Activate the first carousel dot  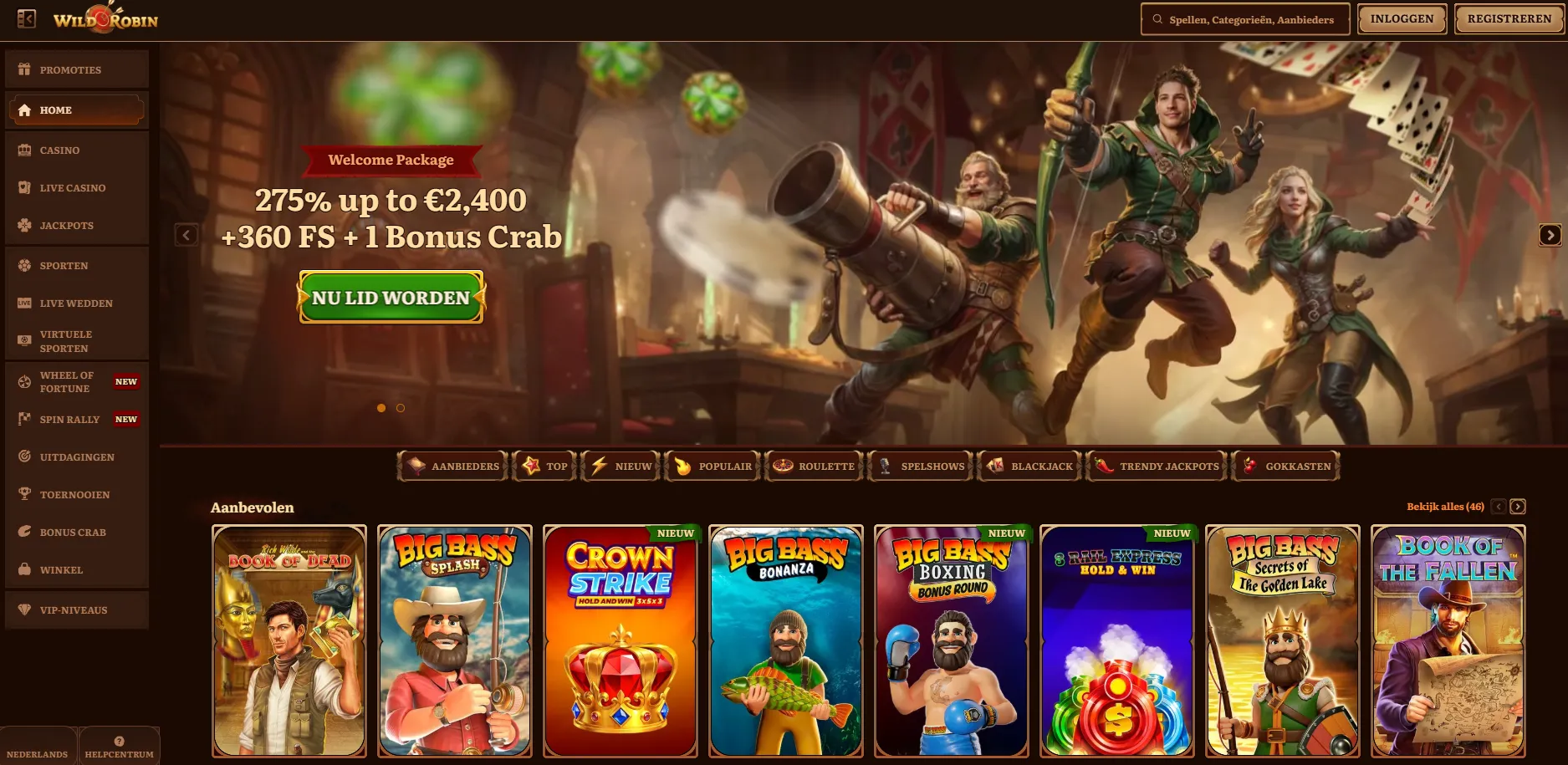coord(381,408)
